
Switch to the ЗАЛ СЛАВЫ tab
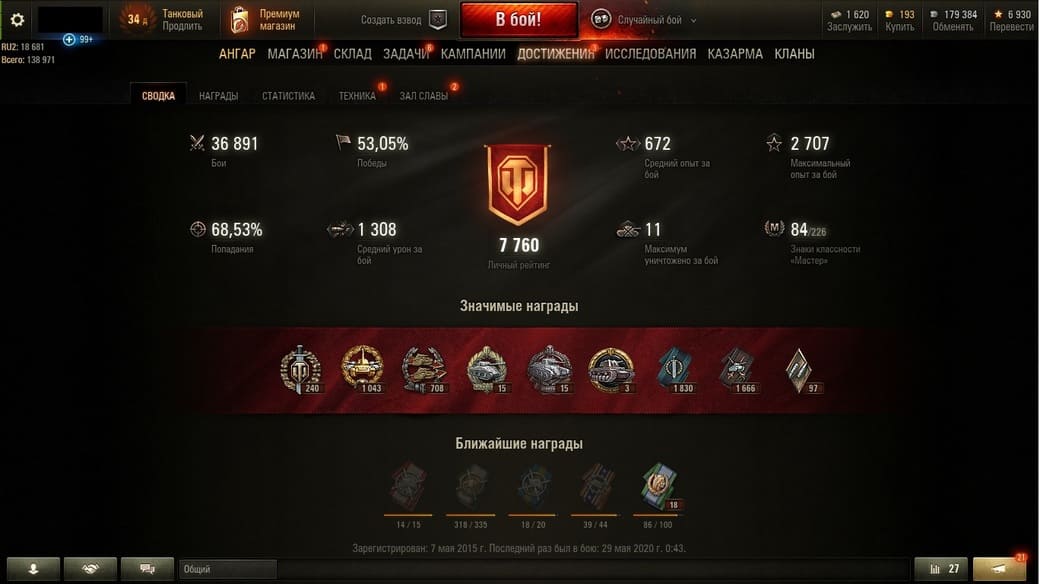point(424,96)
